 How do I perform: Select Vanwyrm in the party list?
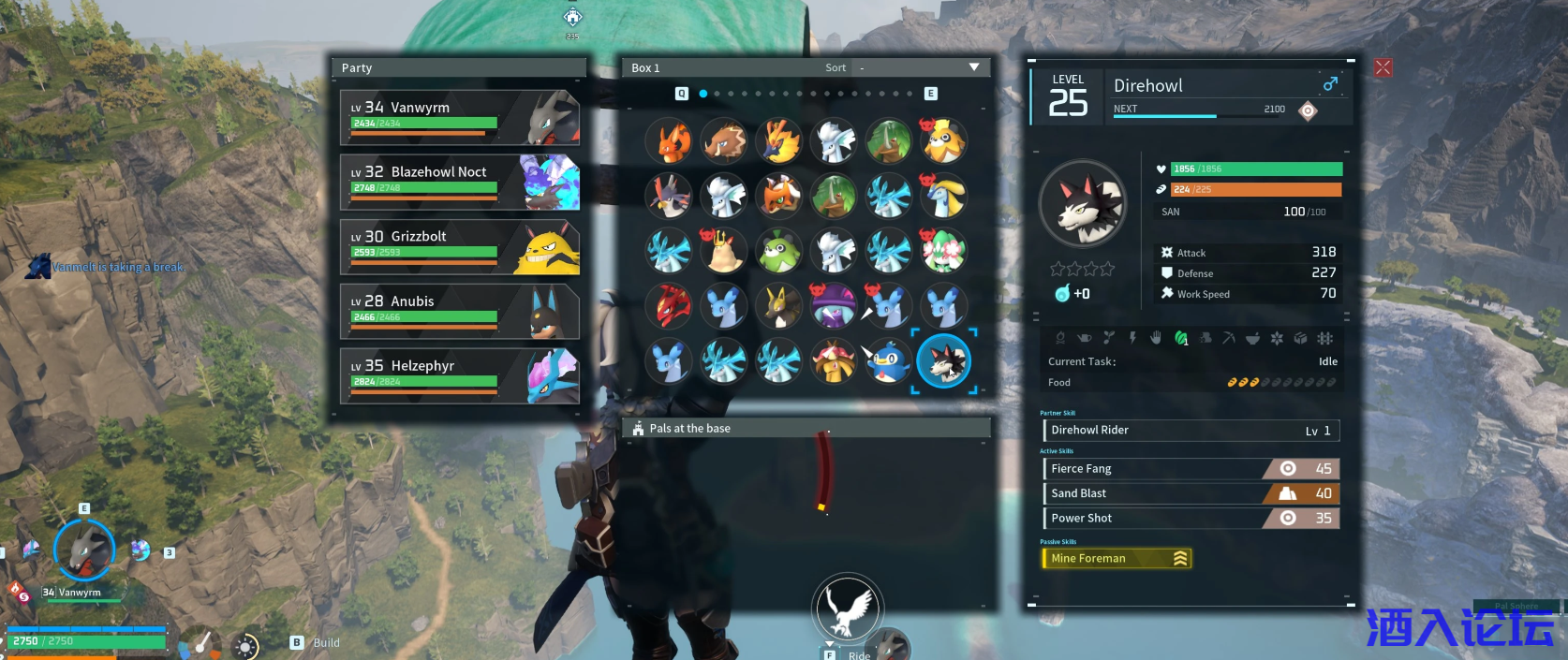[x=459, y=117]
